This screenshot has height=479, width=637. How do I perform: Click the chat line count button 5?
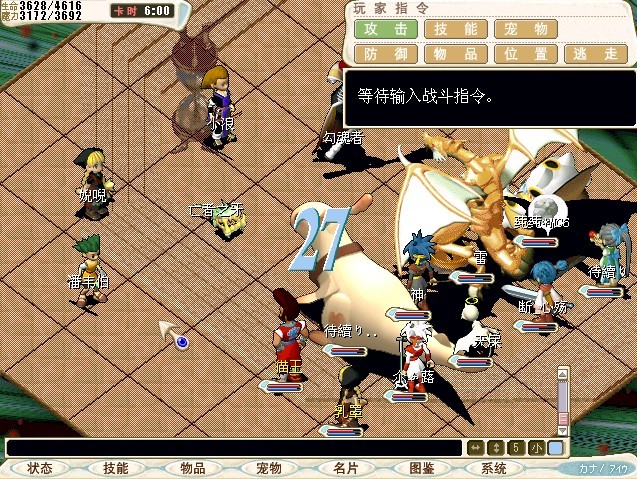coord(515,448)
